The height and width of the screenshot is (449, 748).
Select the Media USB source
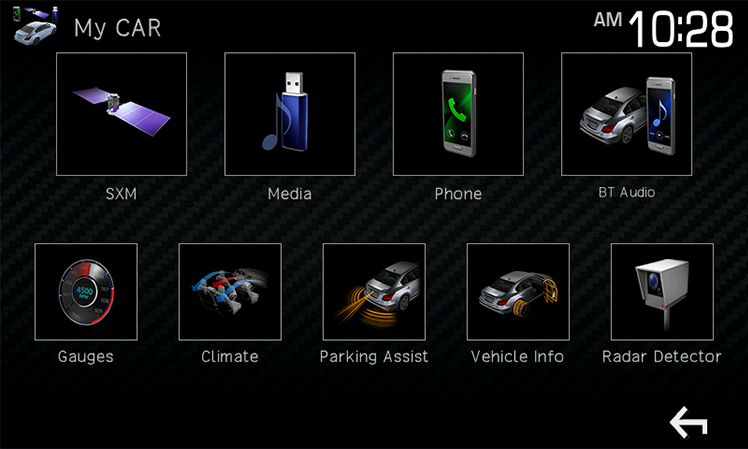(x=289, y=114)
